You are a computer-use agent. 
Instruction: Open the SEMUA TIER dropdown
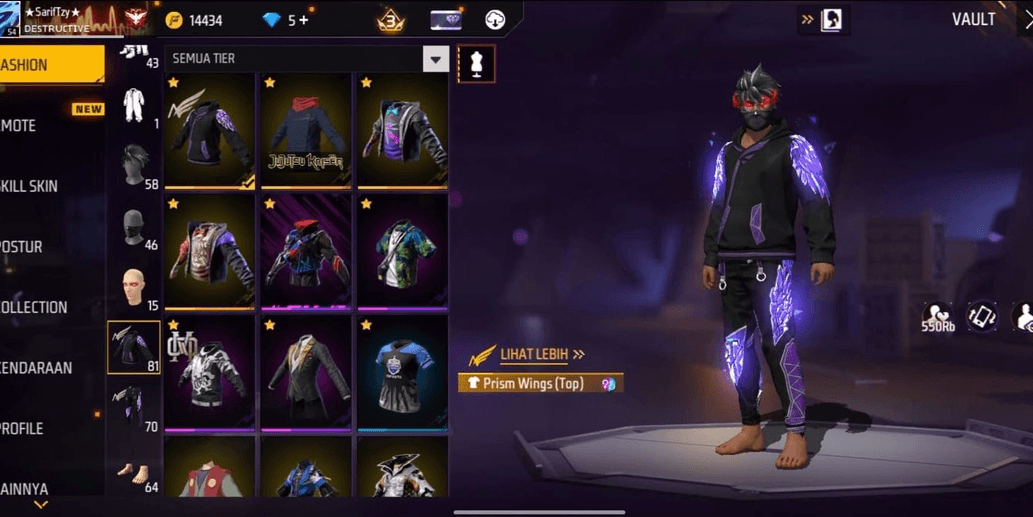[x=435, y=59]
